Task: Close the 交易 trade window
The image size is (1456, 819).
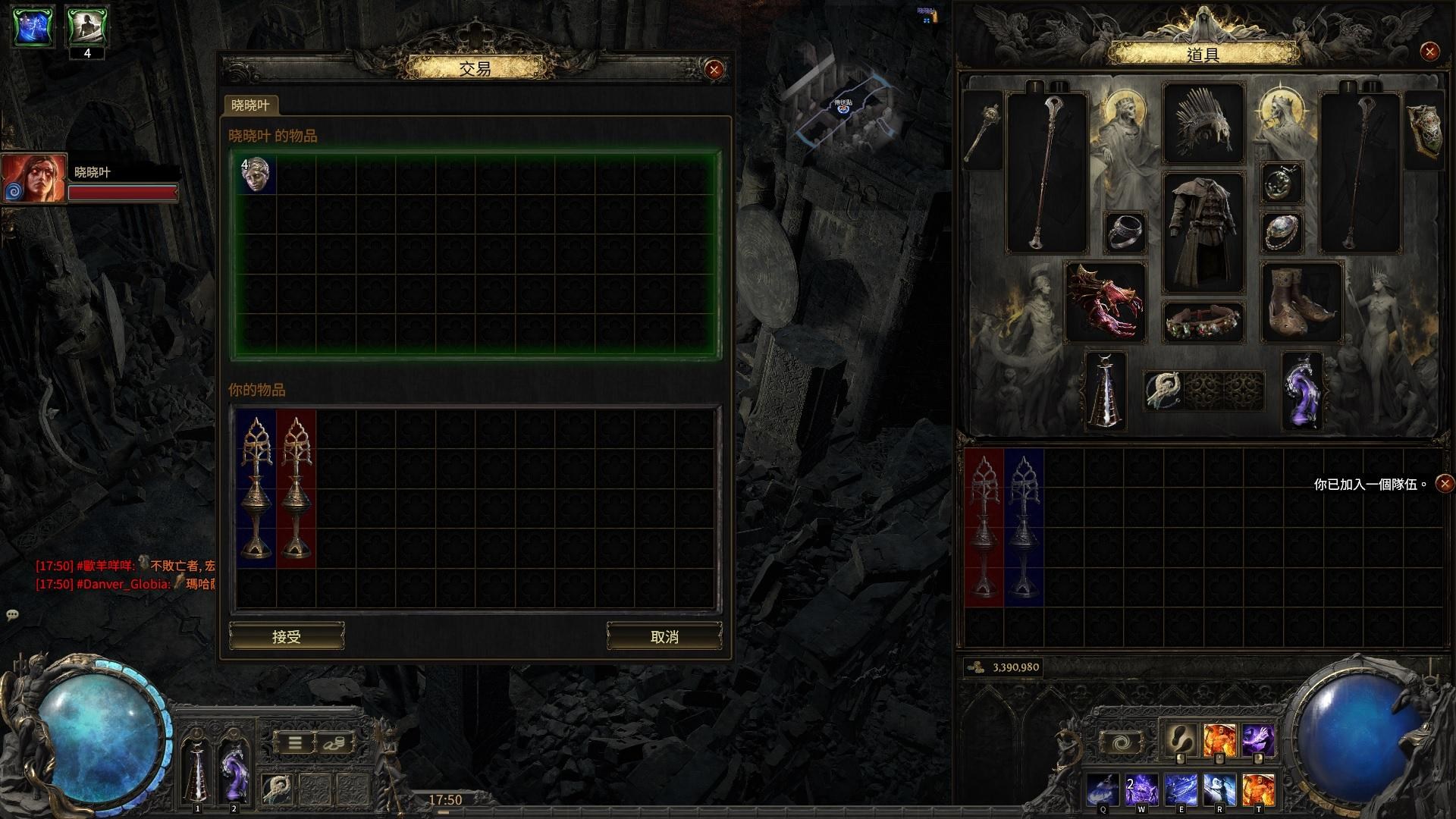Action: (x=714, y=70)
